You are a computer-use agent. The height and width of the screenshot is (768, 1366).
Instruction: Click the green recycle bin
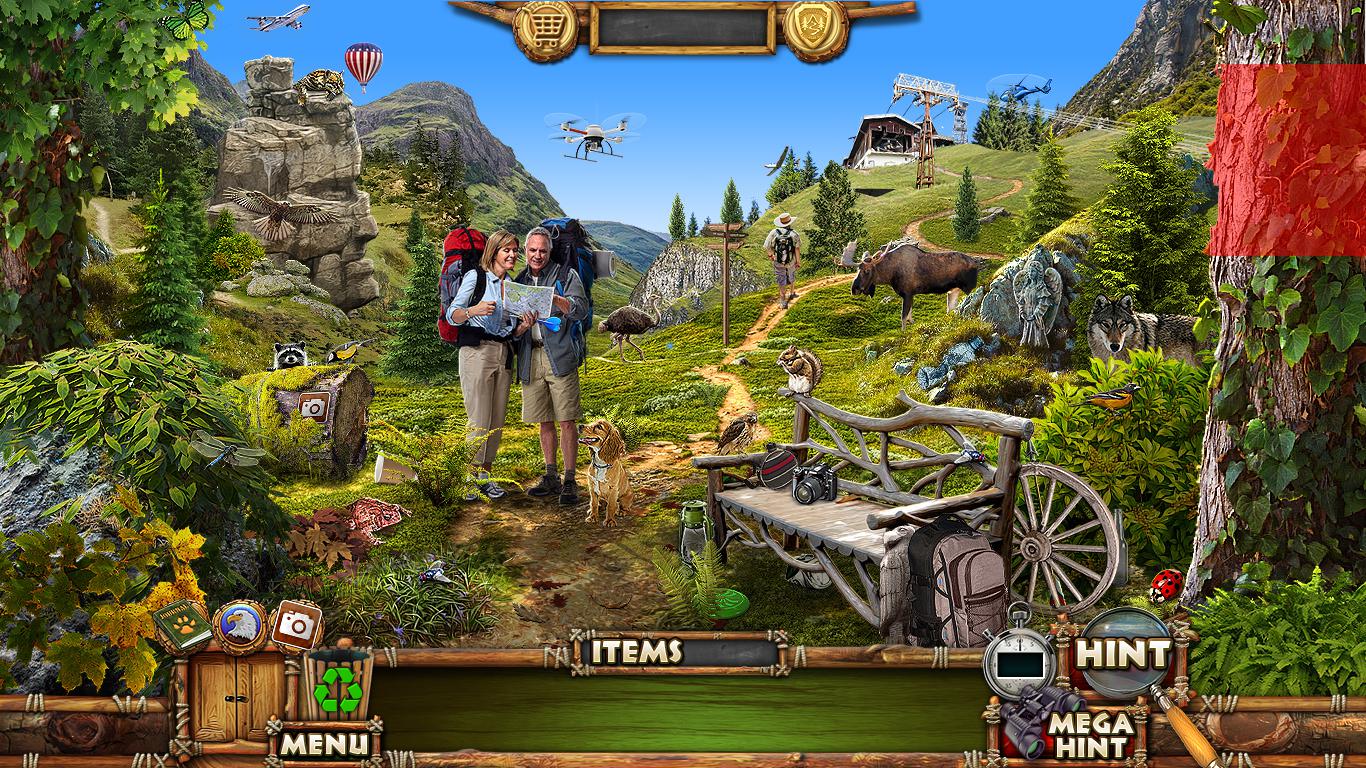(x=339, y=687)
